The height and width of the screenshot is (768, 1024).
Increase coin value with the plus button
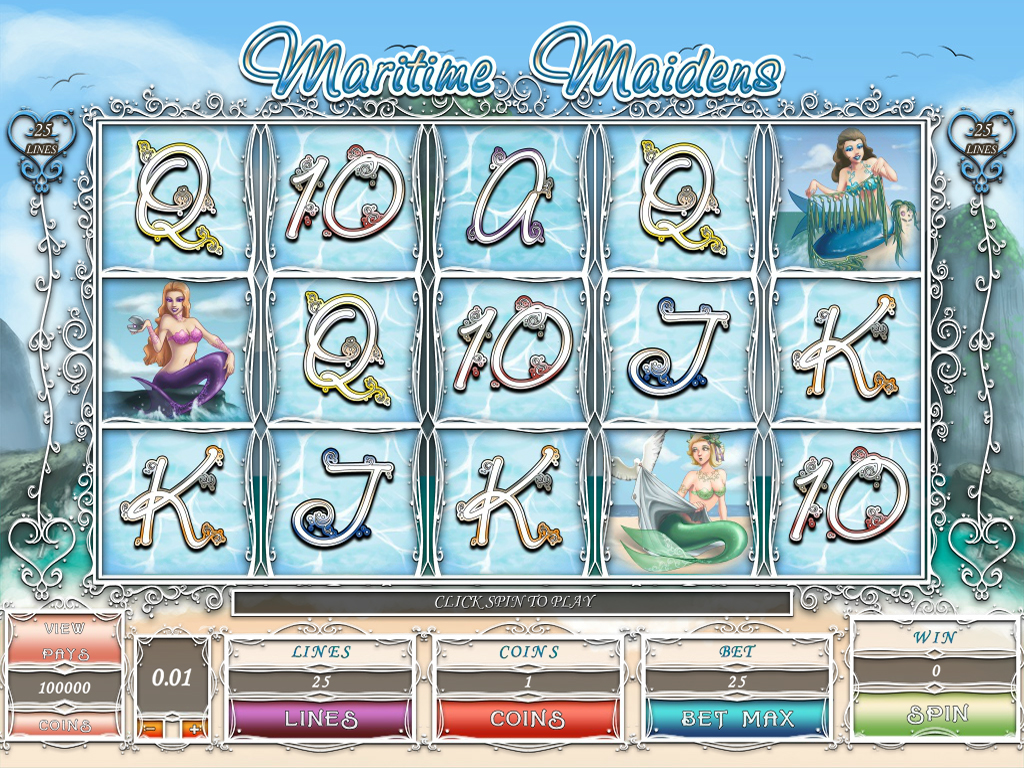[x=194, y=729]
